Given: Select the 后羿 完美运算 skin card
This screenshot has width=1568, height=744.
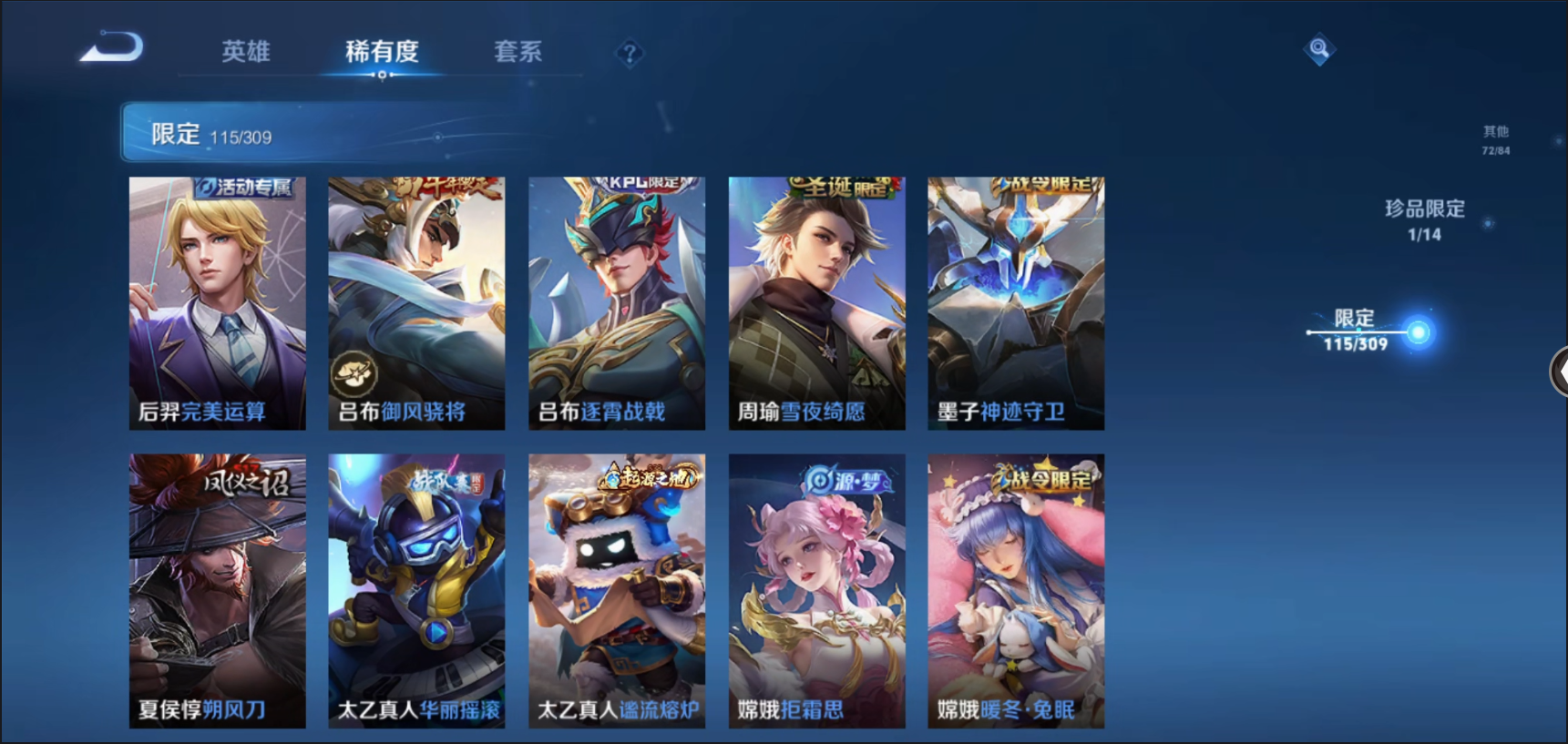Looking at the screenshot, I should tap(218, 303).
